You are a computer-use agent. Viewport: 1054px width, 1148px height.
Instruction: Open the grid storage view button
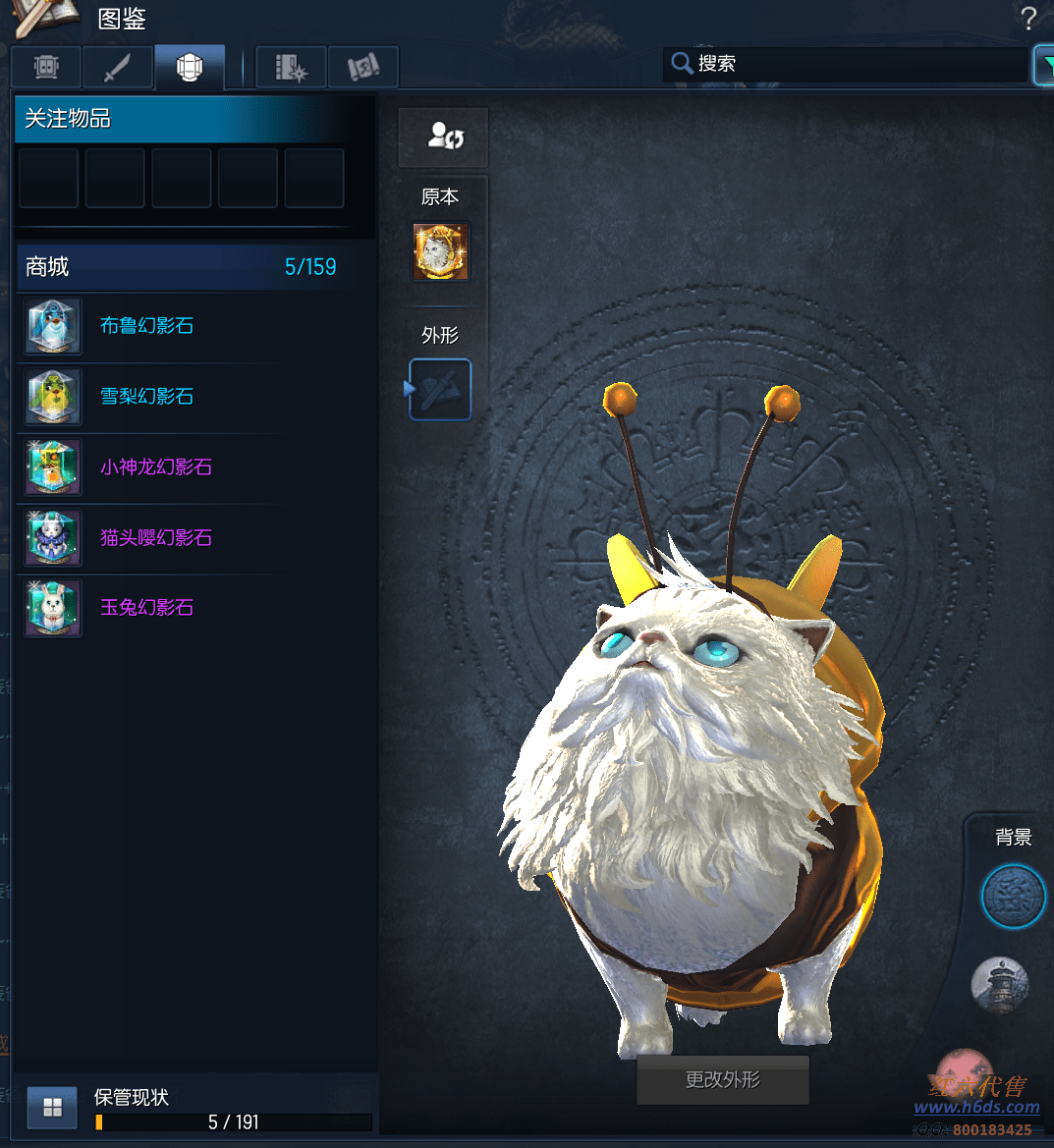[52, 1108]
